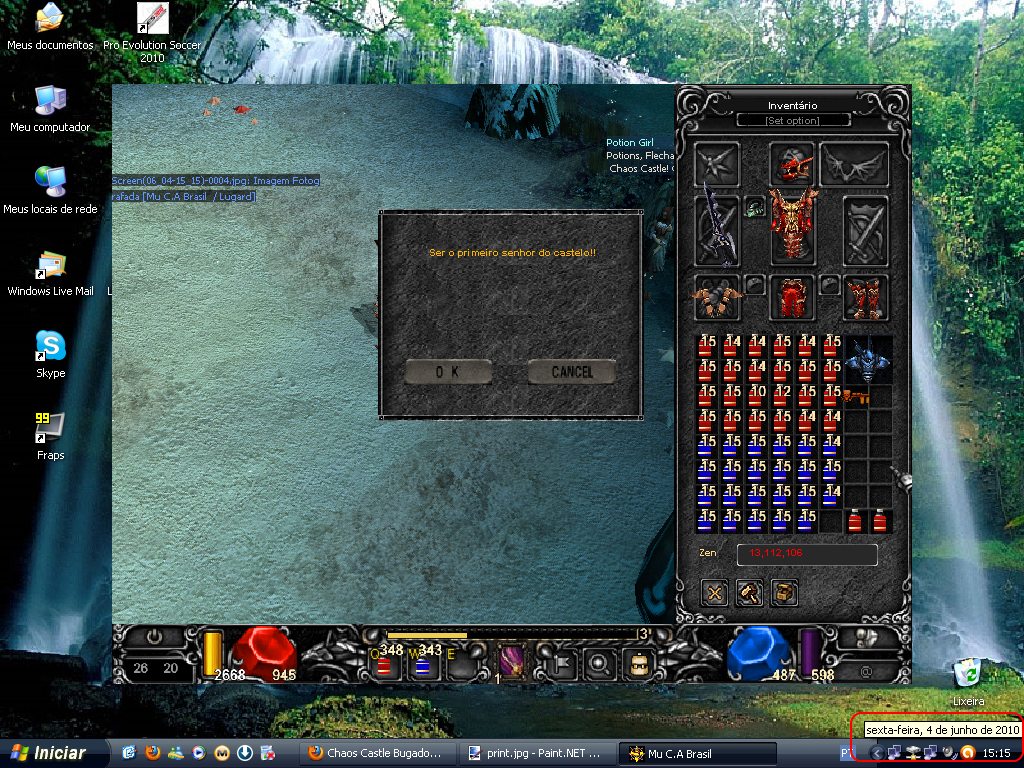Select the equipped red helmet slot
Viewport: 1024px width, 768px height.
coord(791,164)
